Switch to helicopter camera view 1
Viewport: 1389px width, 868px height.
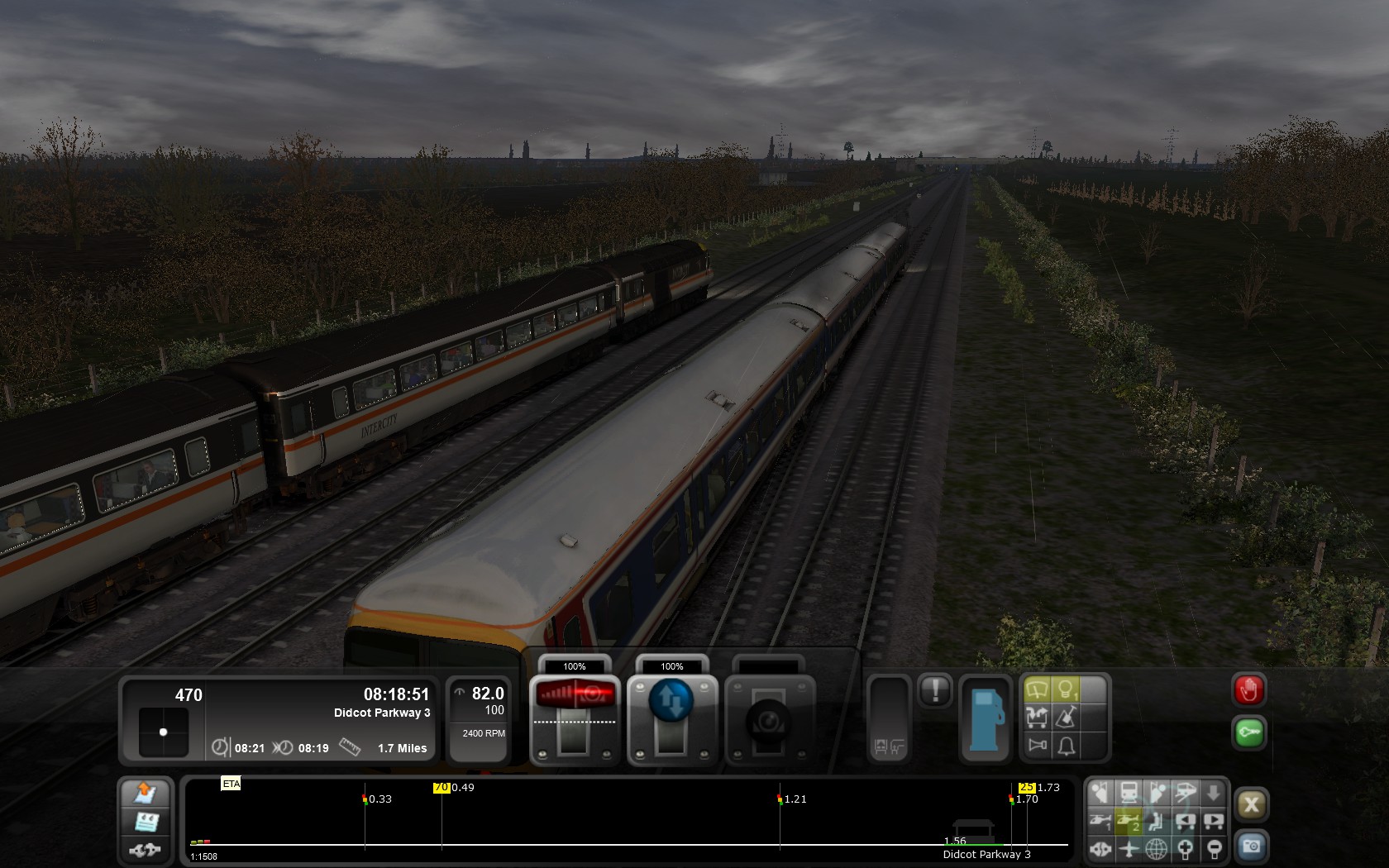click(1100, 821)
